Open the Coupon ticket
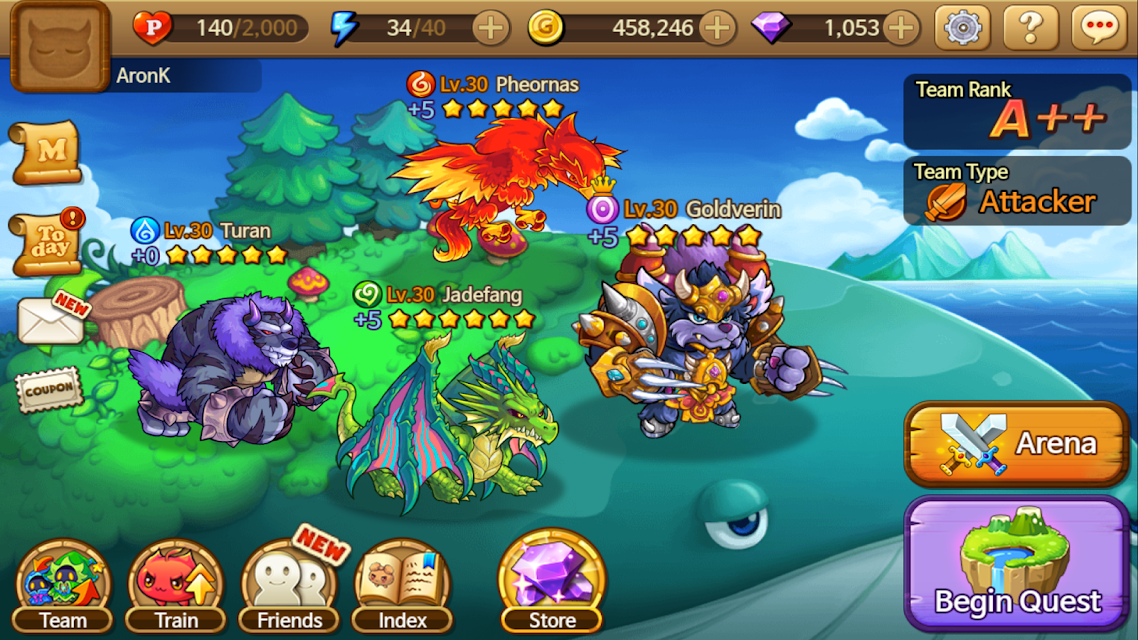Viewport: 1138px width, 640px height. 48,389
